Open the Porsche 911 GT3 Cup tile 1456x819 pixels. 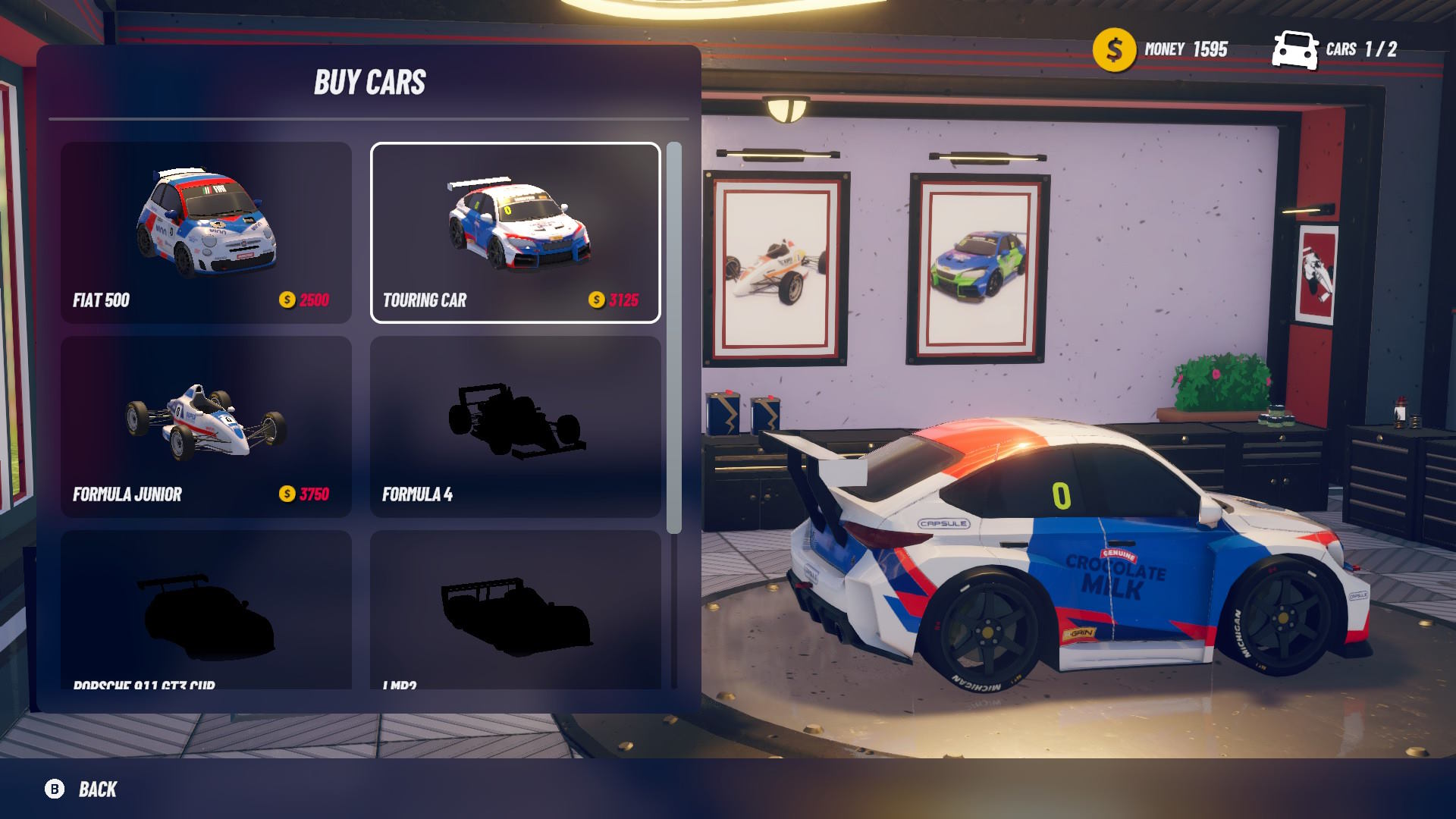[206, 610]
